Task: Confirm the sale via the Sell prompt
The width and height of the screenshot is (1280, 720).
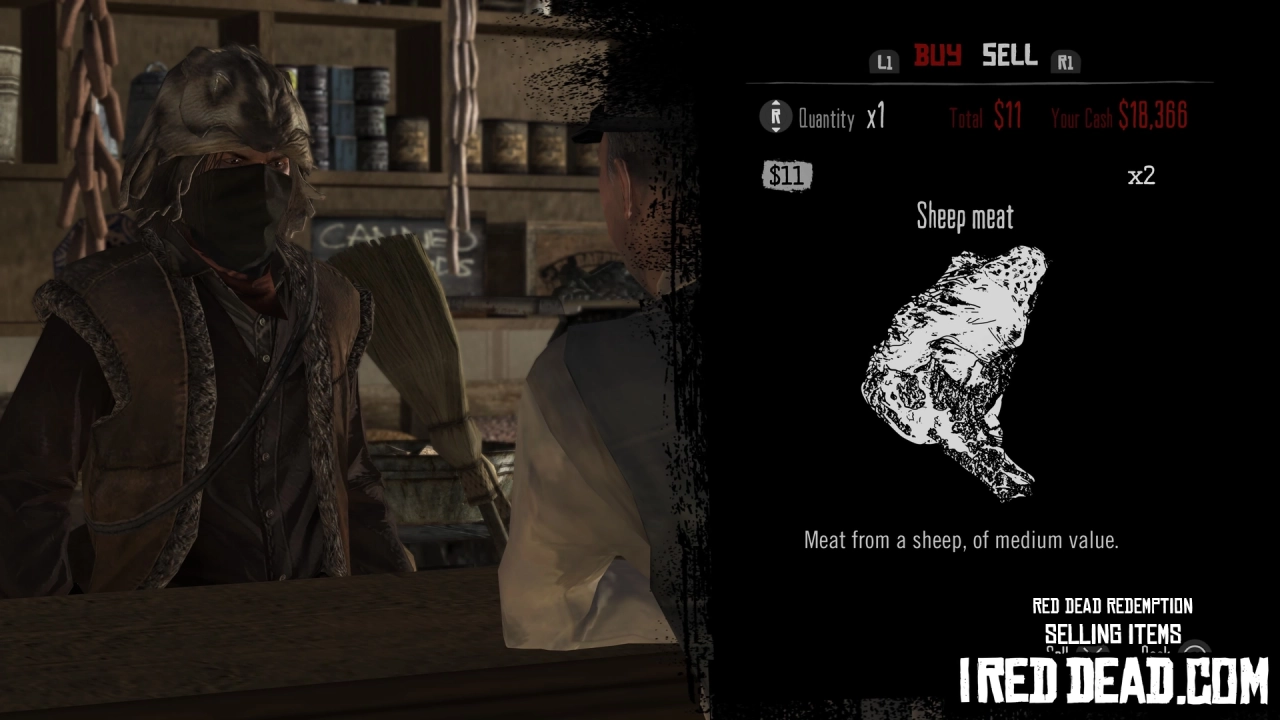Action: point(1055,650)
